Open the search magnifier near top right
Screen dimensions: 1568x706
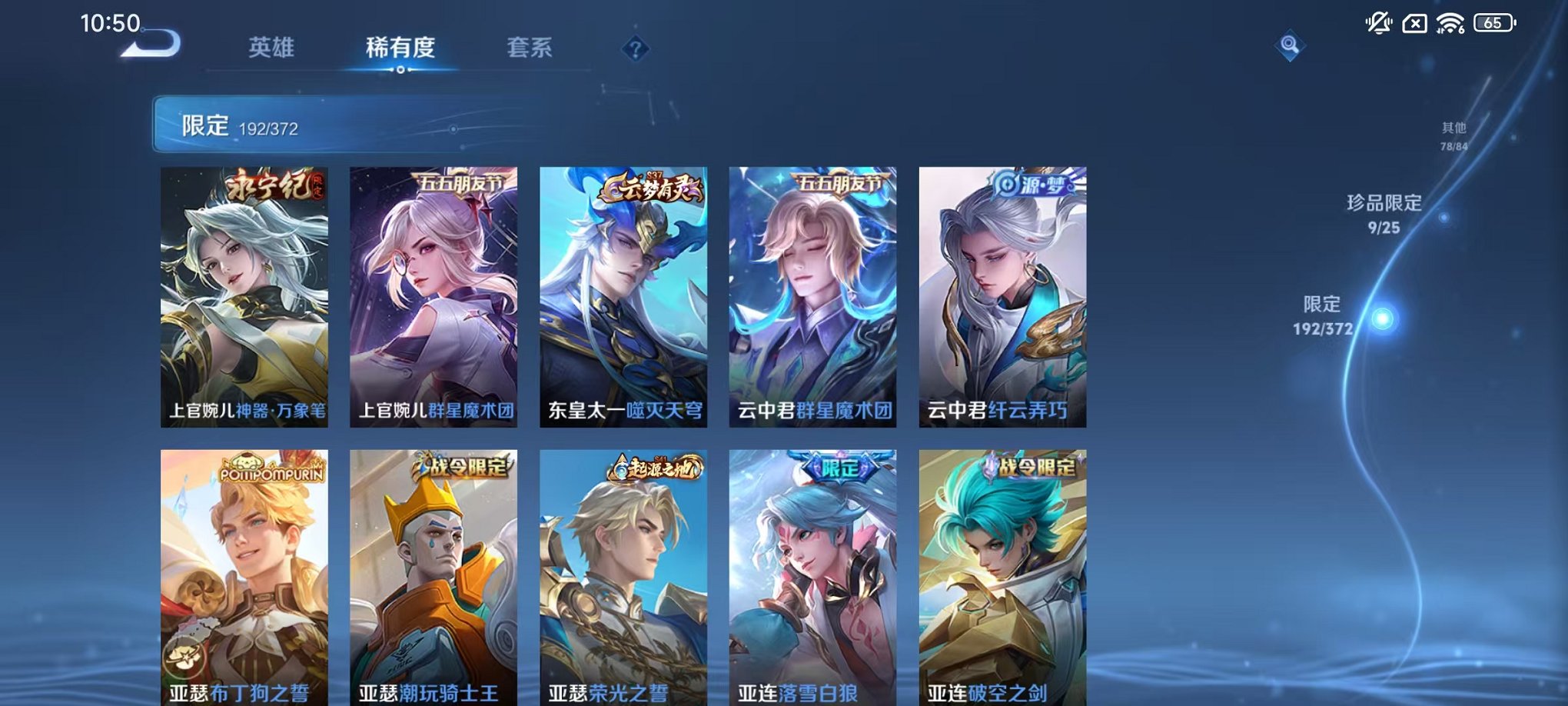(x=1289, y=46)
